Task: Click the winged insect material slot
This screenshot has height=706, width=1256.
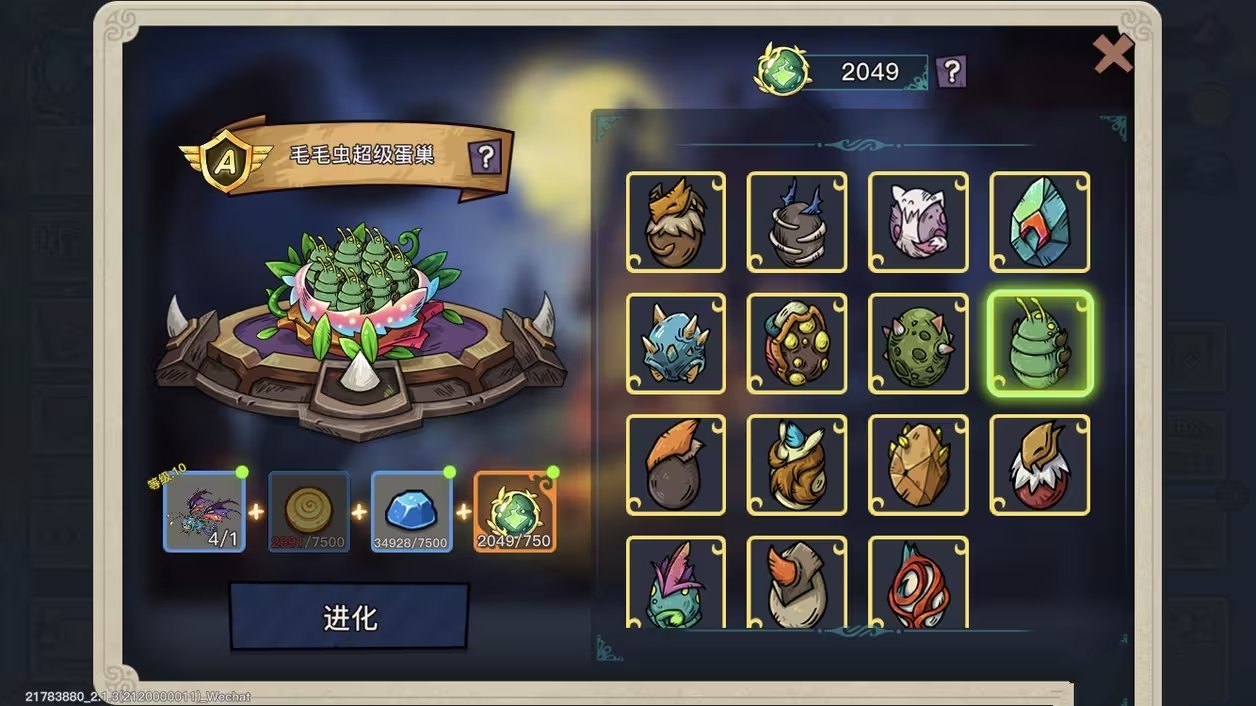Action: [x=204, y=512]
